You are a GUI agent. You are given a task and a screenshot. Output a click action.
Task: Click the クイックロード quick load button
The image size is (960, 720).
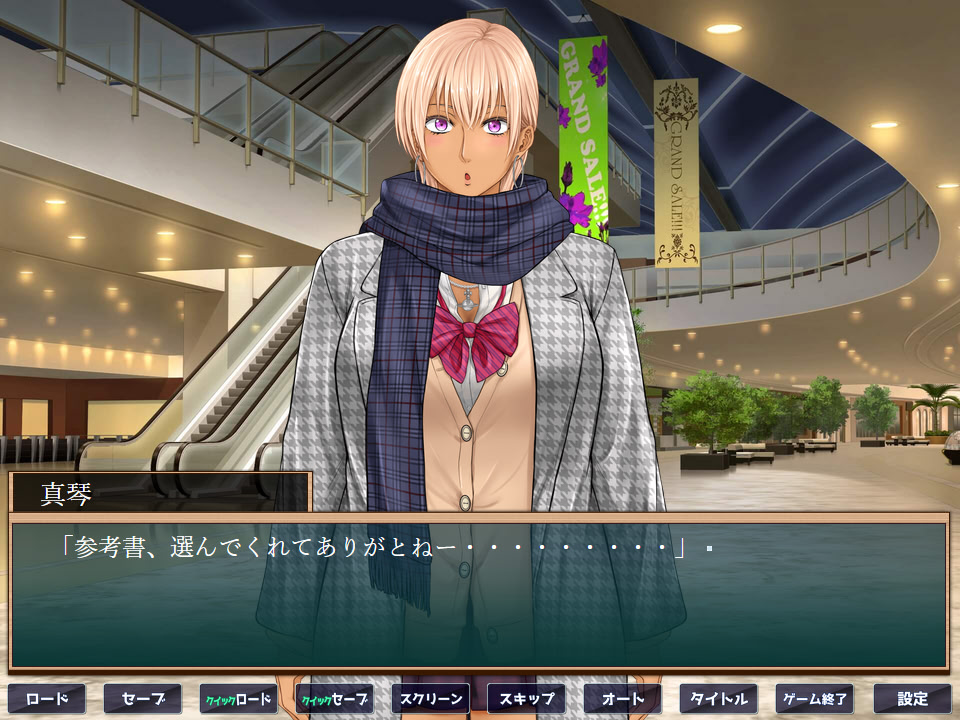(239, 698)
